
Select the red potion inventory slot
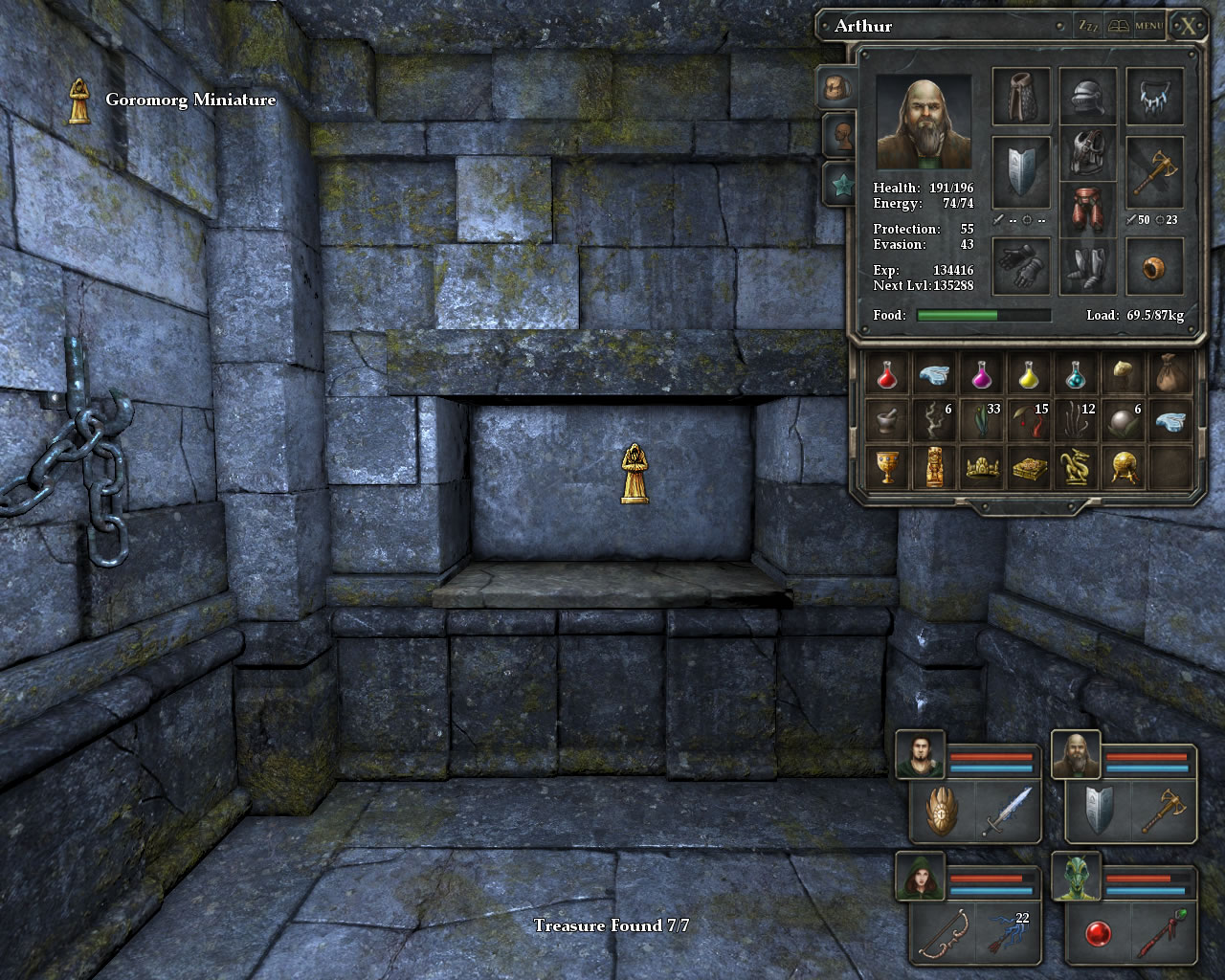tap(887, 373)
